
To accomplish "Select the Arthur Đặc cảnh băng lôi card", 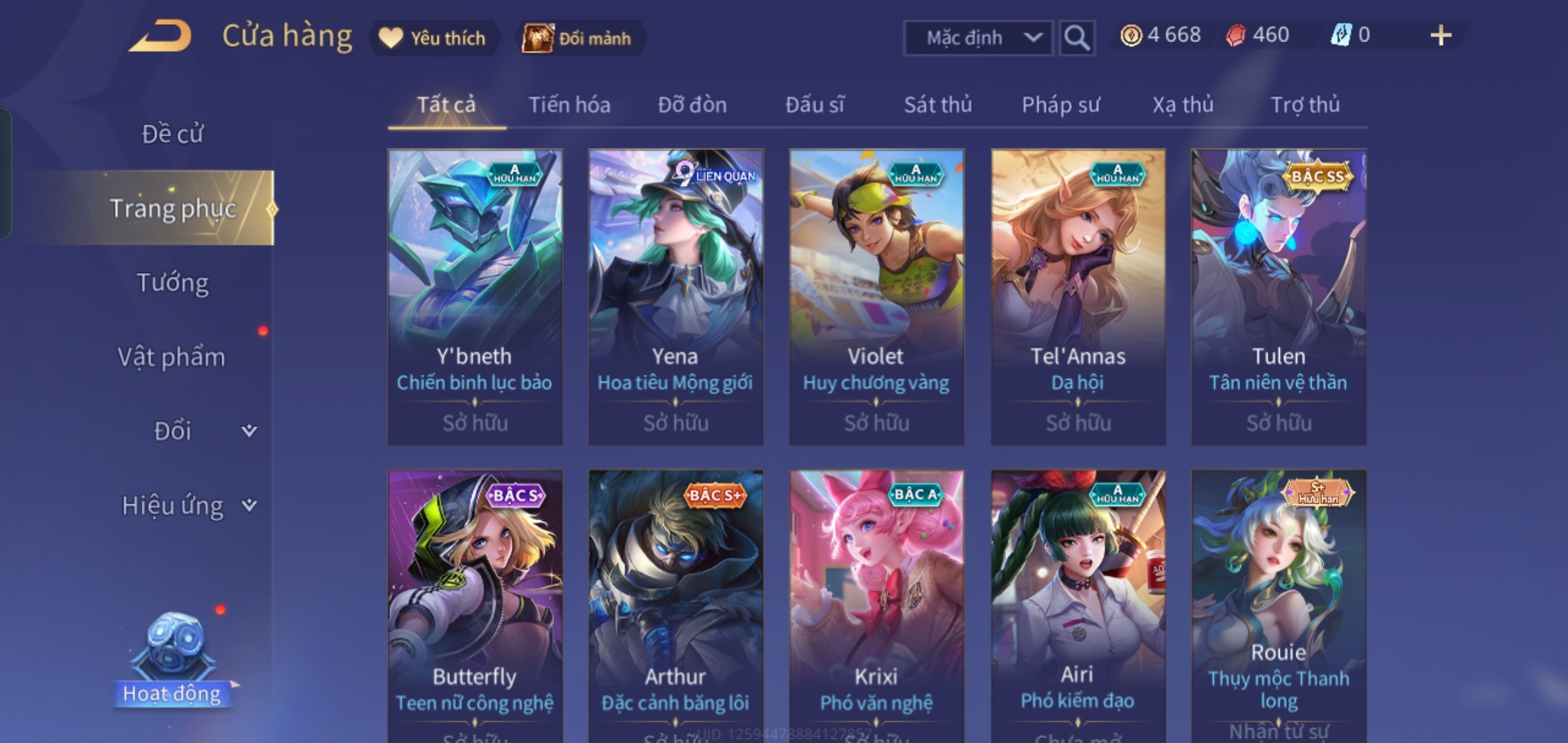I will click(675, 605).
